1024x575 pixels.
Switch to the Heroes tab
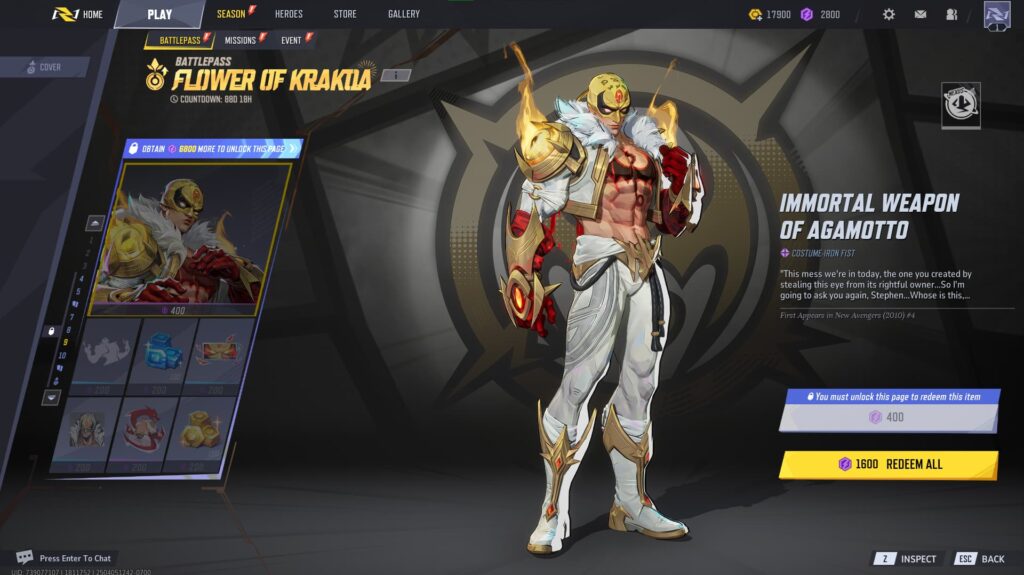(x=288, y=14)
